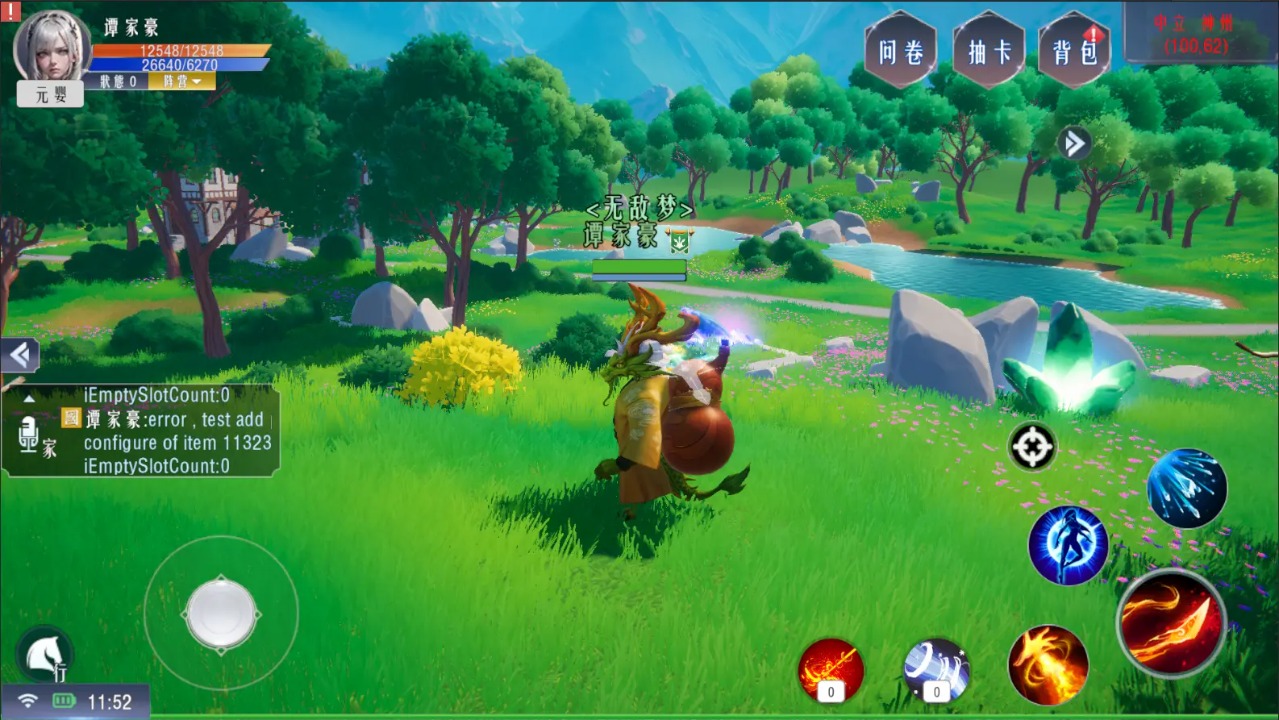Open the 抽卡 card draw menu
The height and width of the screenshot is (720, 1279).
[x=988, y=51]
